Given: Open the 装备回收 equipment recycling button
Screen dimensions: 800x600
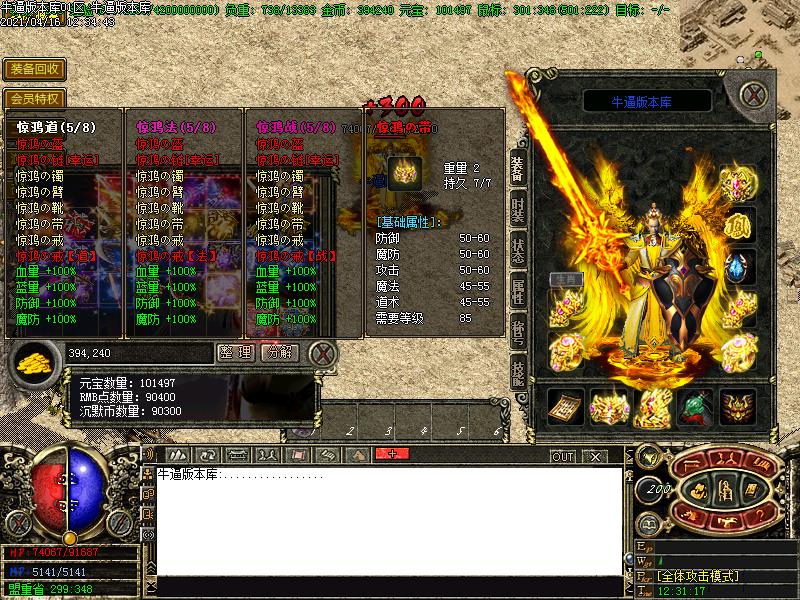Looking at the screenshot, I should point(35,69).
